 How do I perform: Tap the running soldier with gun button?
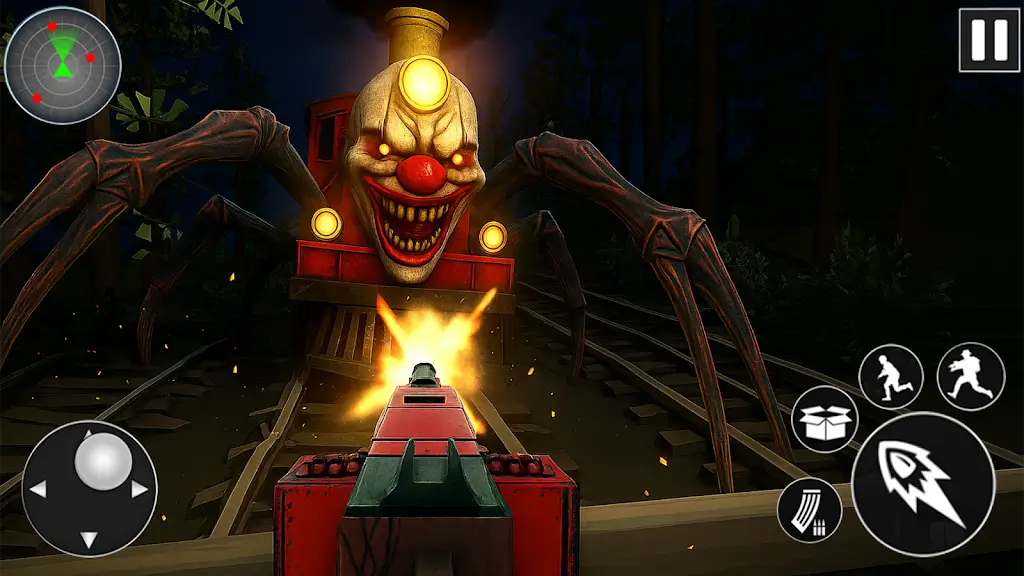[970, 376]
